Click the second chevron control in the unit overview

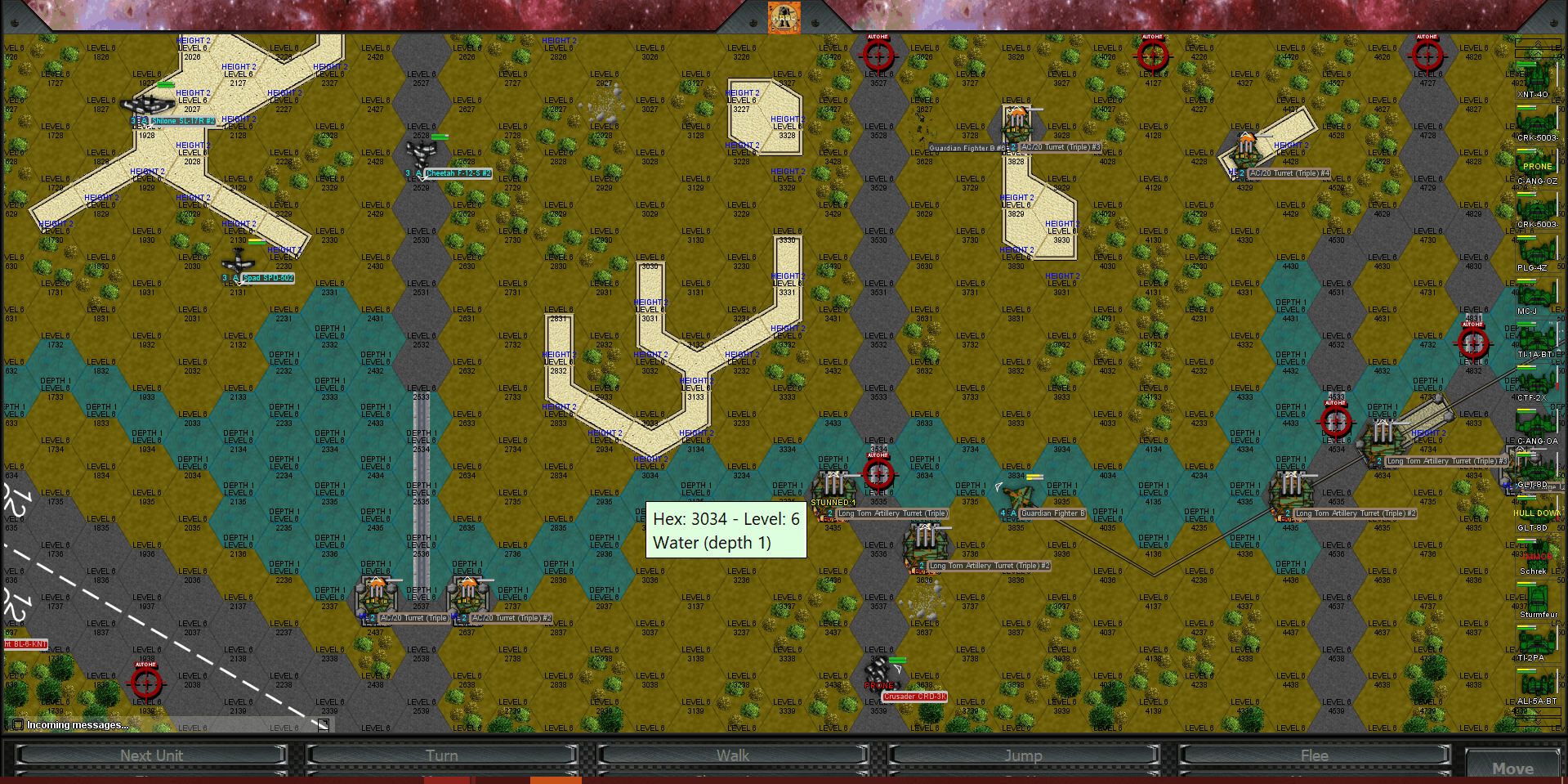[1538, 53]
